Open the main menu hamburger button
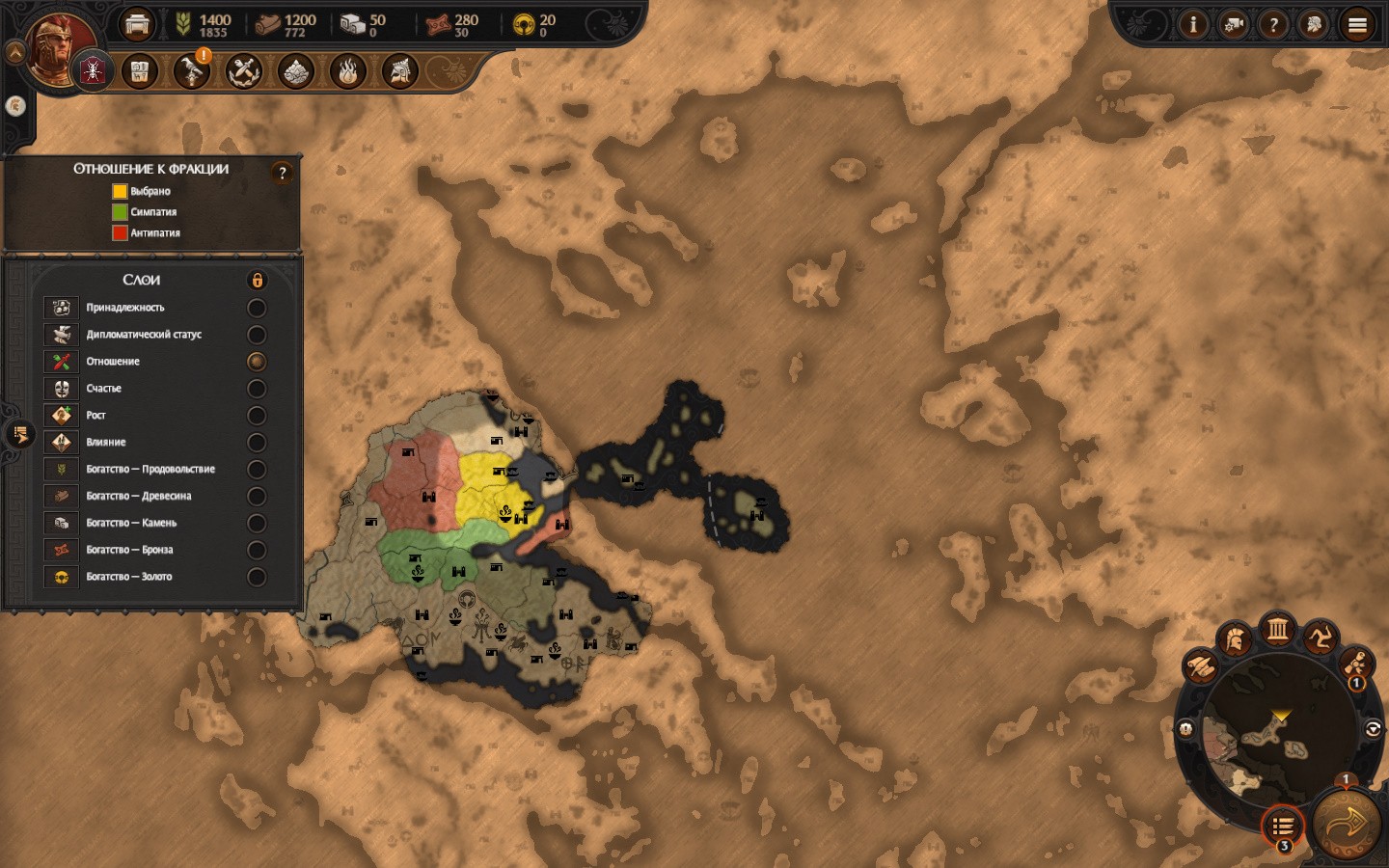This screenshot has height=868, width=1389. [1357, 25]
